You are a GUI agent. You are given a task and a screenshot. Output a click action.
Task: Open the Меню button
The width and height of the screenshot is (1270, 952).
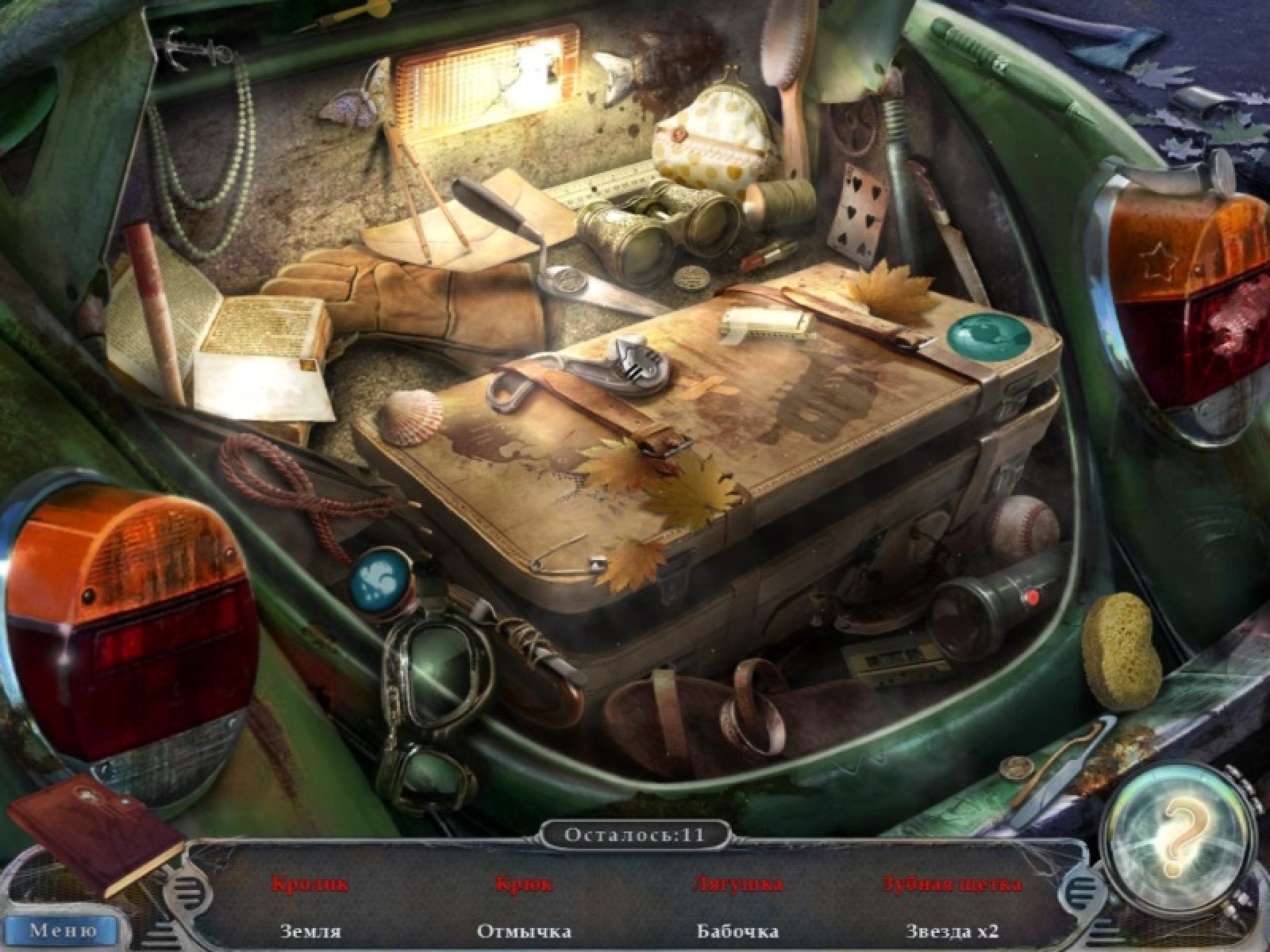coord(63,929)
